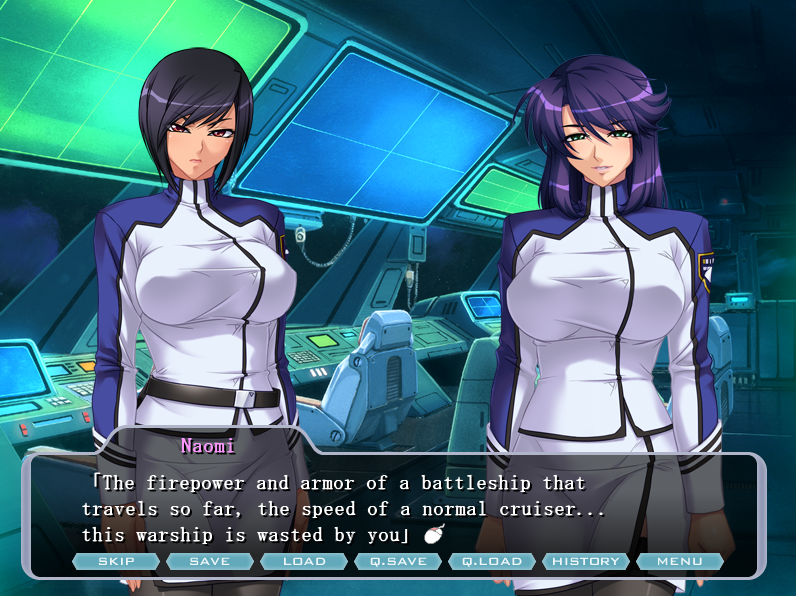Show the dialogue HISTORY log
The image size is (796, 596).
tap(586, 561)
